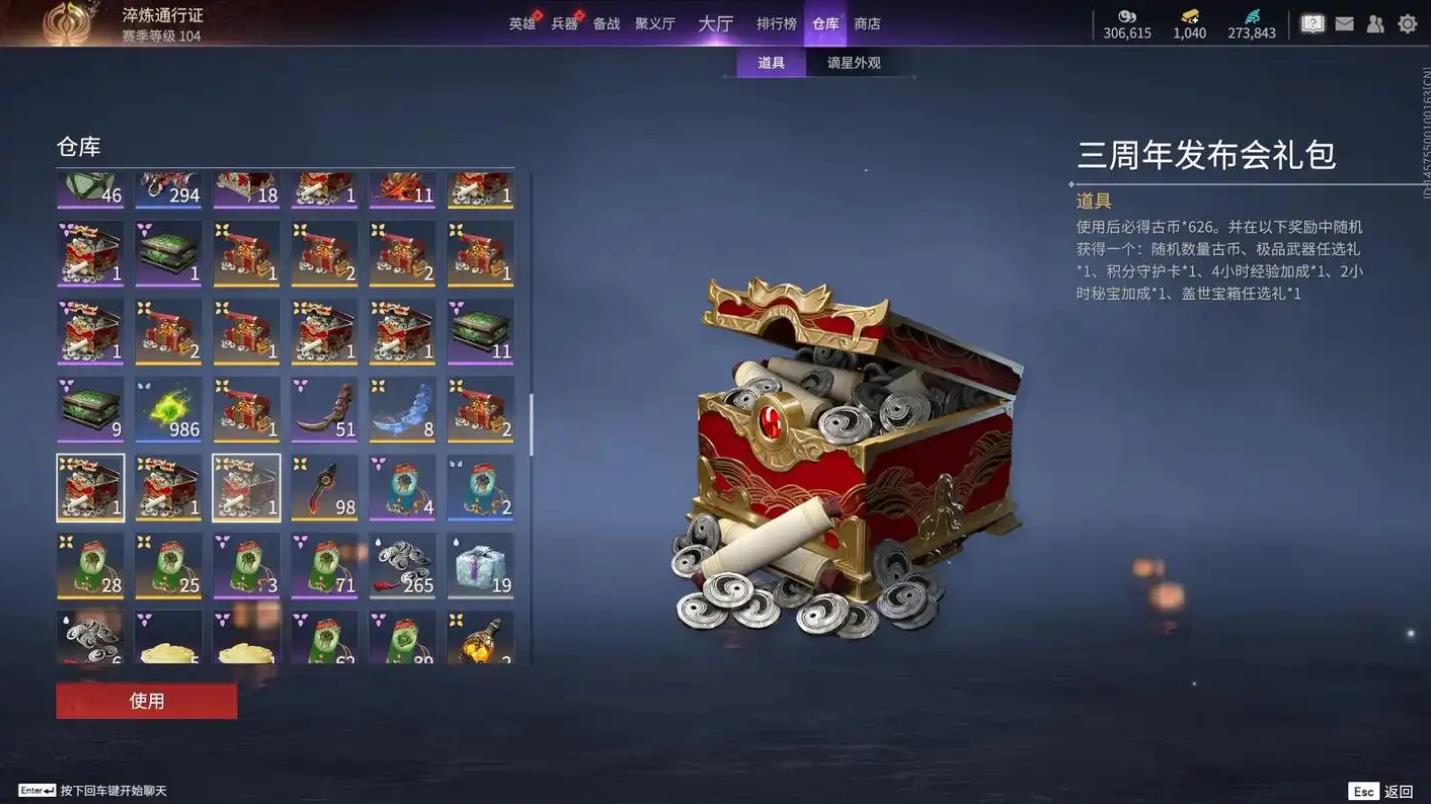Image resolution: width=1431 pixels, height=804 pixels.
Task: Switch to the 聚义厅 page
Action: point(655,24)
